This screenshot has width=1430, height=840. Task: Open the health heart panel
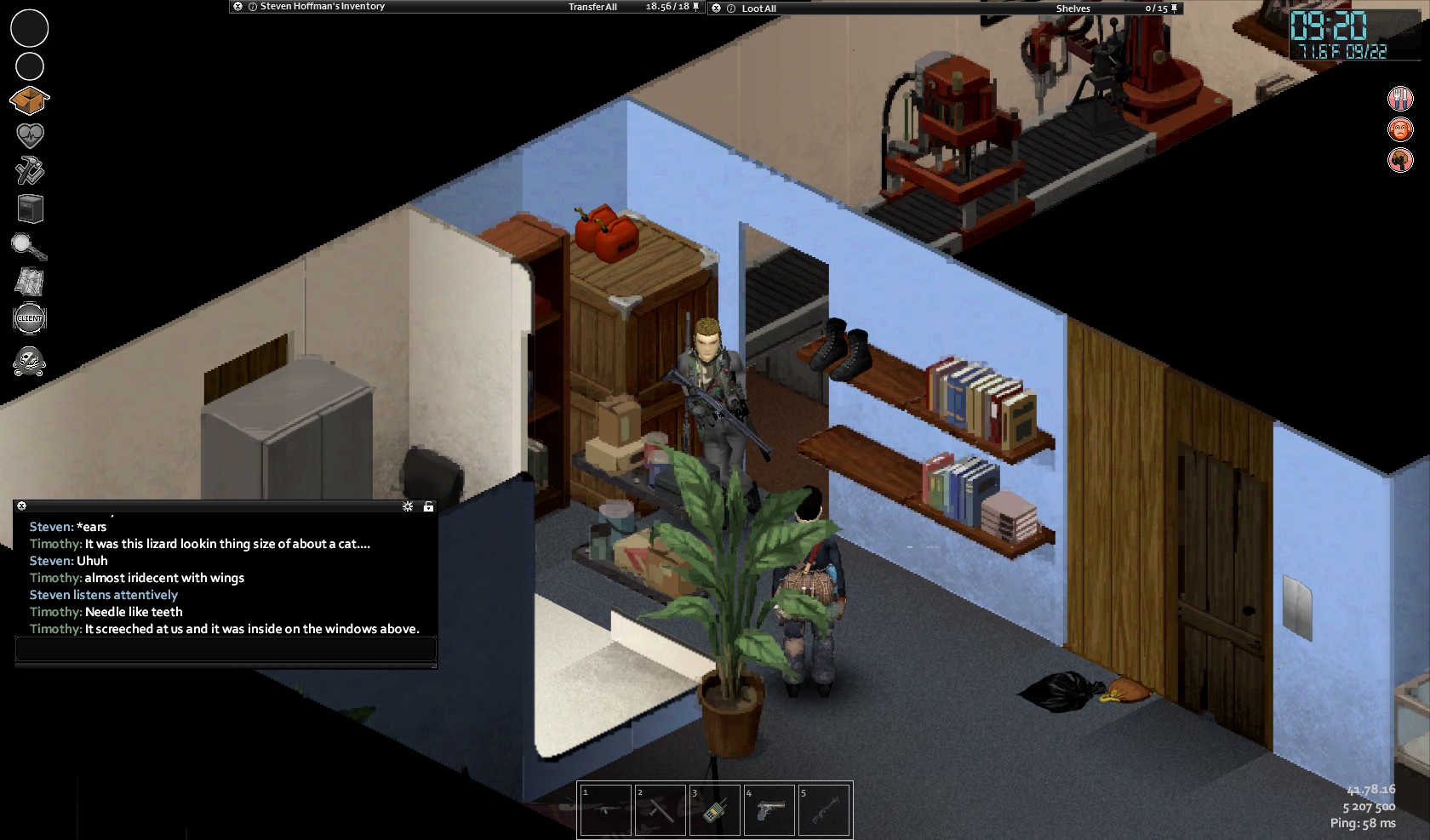coord(30,135)
